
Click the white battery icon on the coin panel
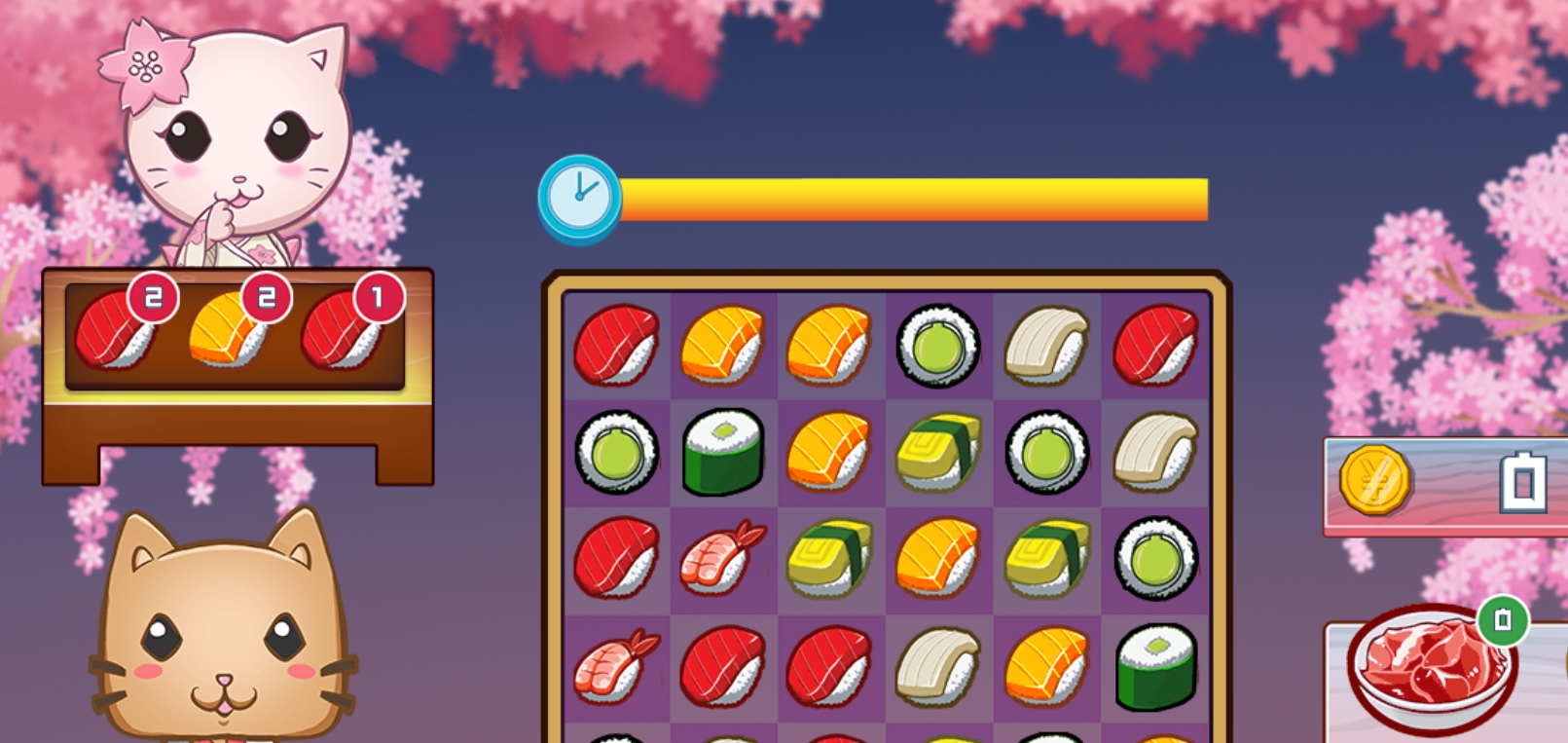[x=1521, y=483]
